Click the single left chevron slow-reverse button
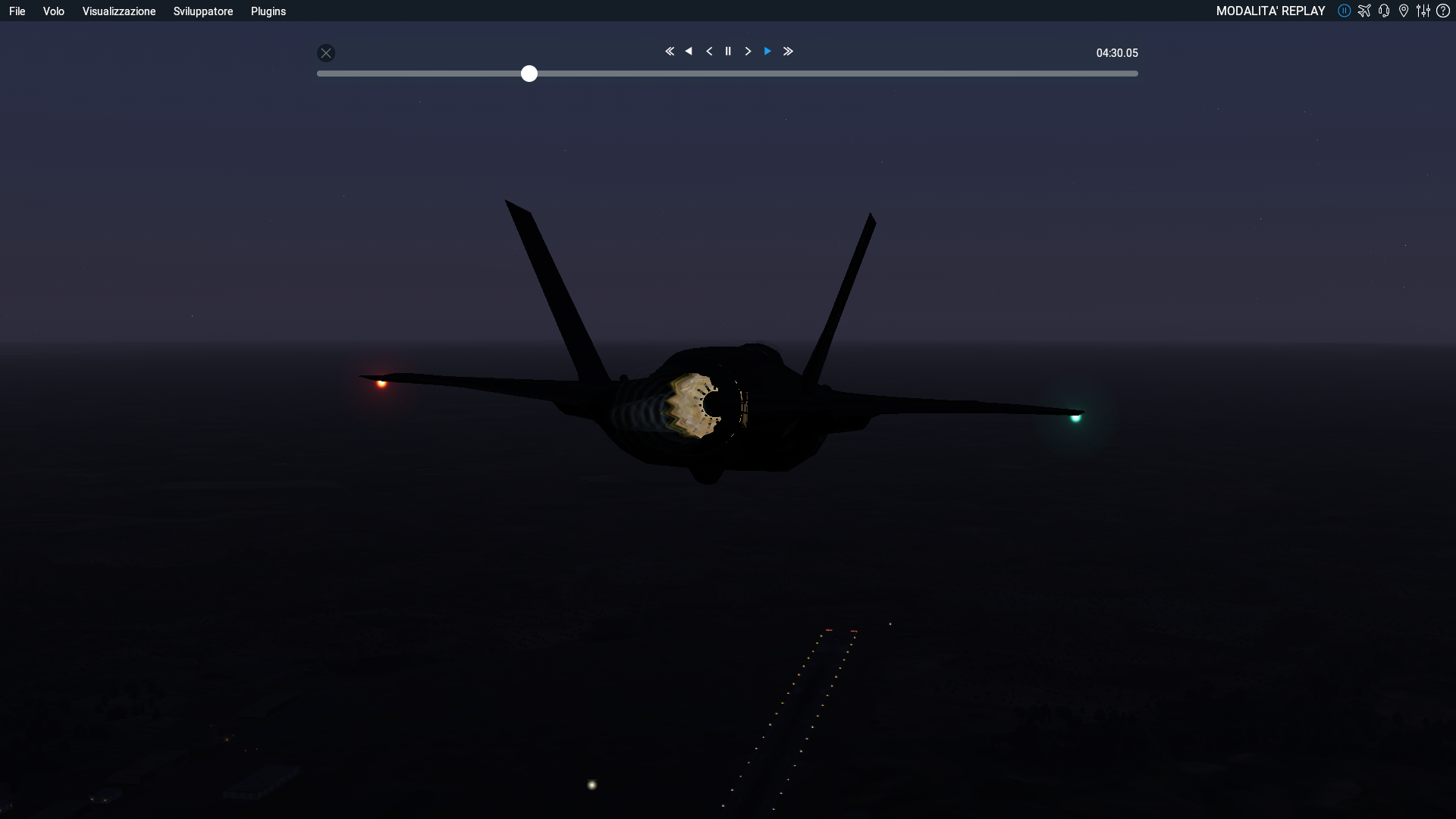 [709, 52]
